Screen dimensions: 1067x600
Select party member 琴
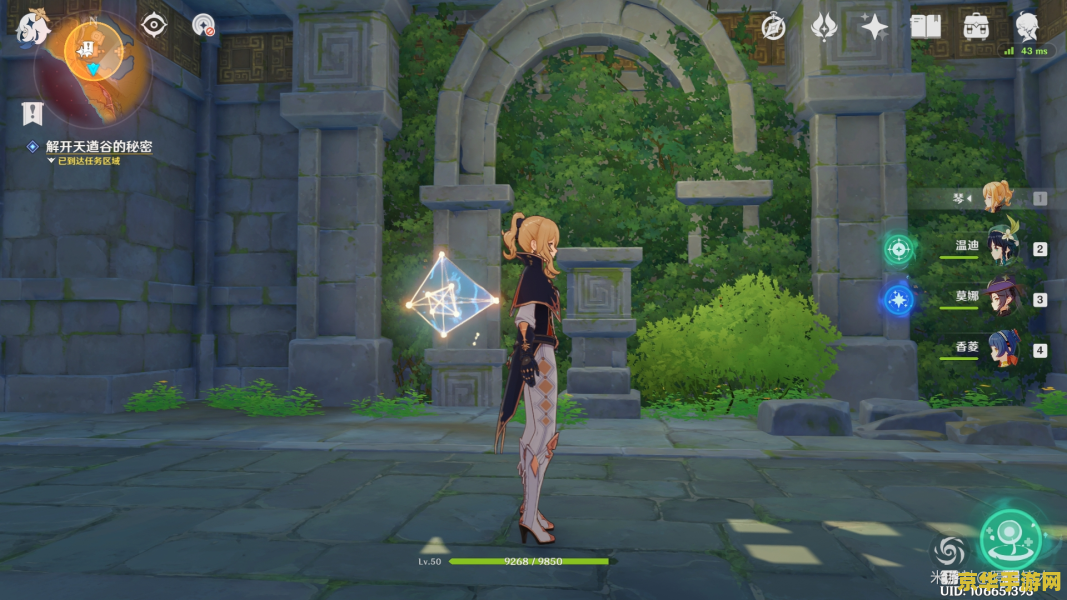pos(996,198)
